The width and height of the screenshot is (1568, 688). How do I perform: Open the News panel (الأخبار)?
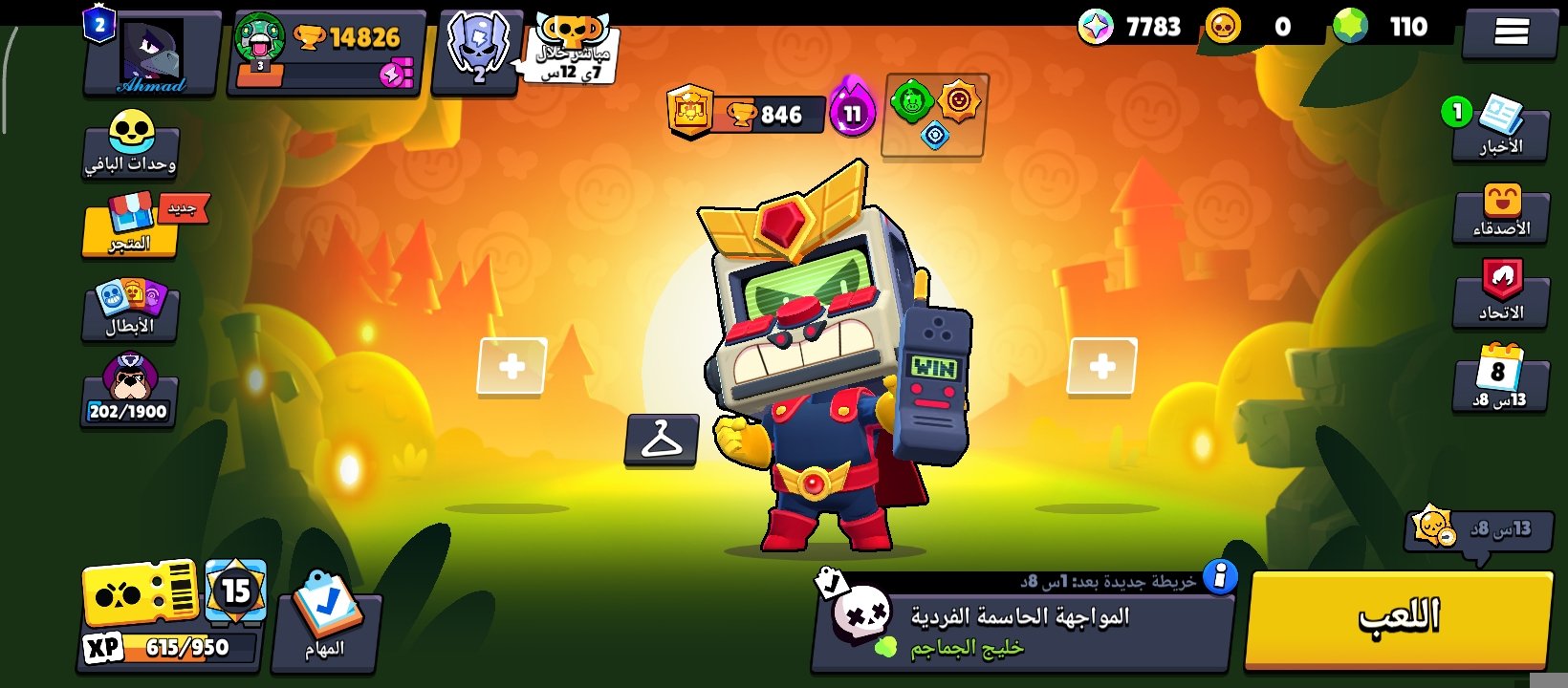[x=1502, y=132]
